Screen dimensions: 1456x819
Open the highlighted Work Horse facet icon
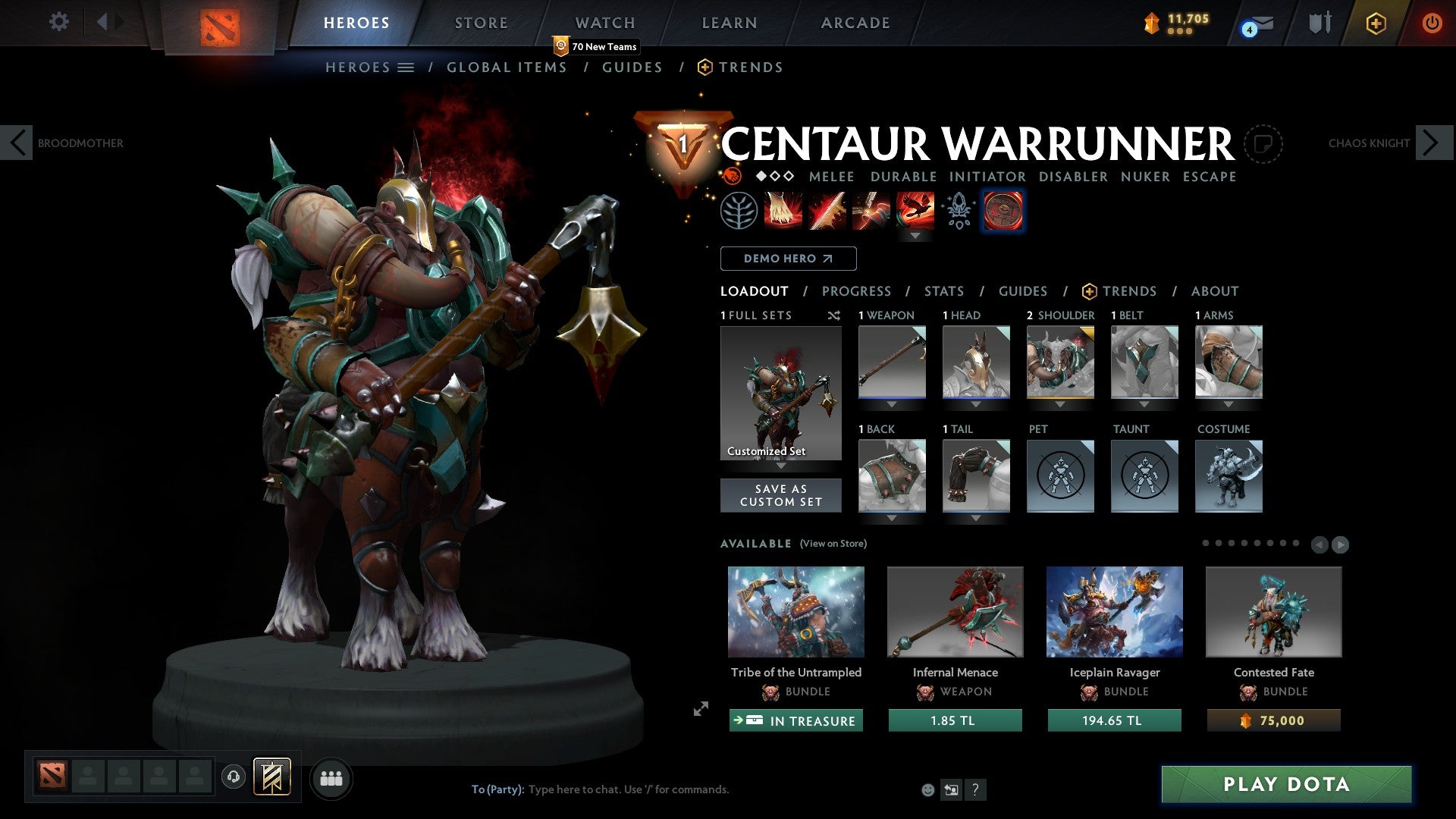click(1003, 211)
